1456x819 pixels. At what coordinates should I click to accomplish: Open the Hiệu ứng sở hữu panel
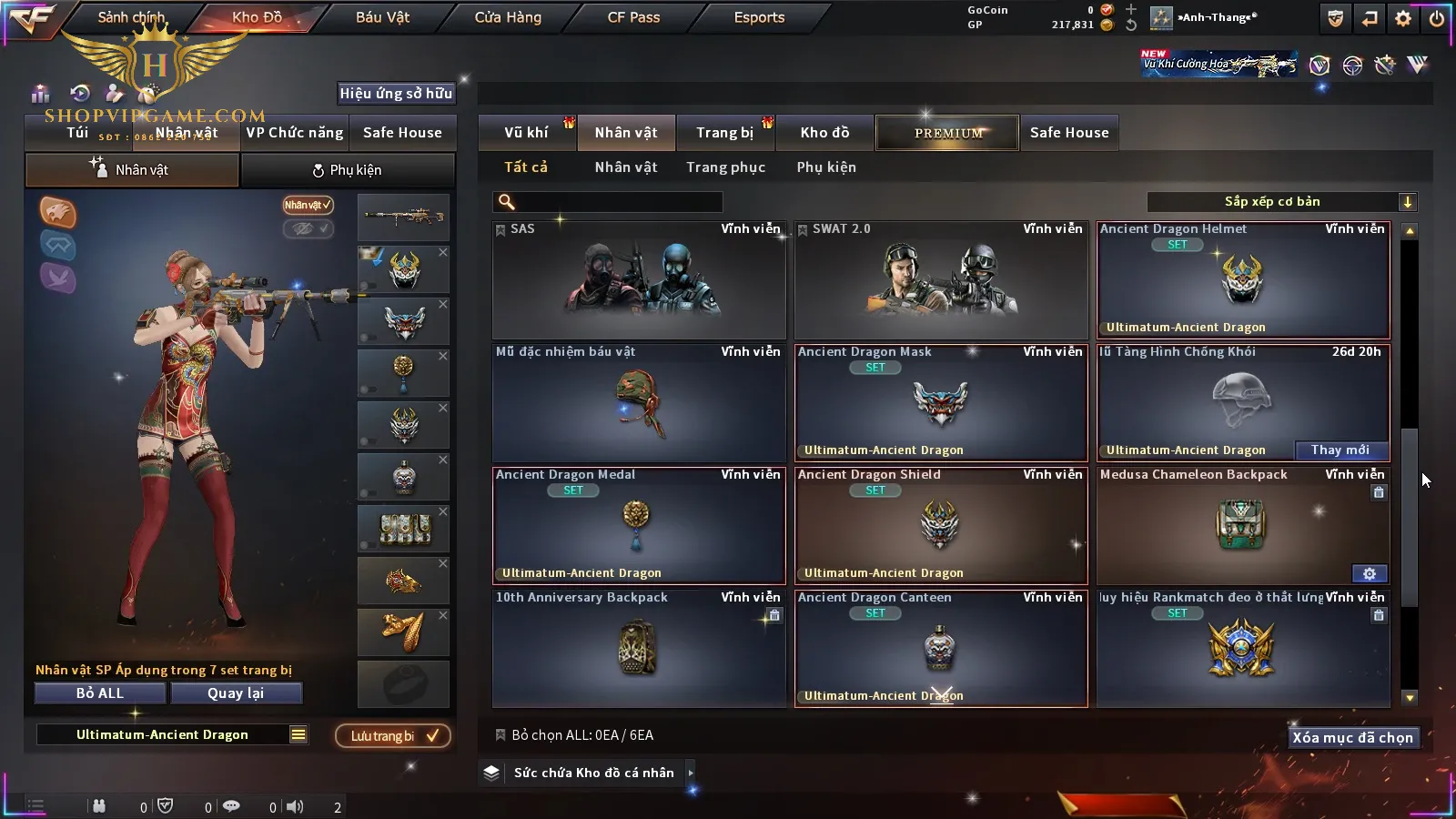tap(396, 93)
